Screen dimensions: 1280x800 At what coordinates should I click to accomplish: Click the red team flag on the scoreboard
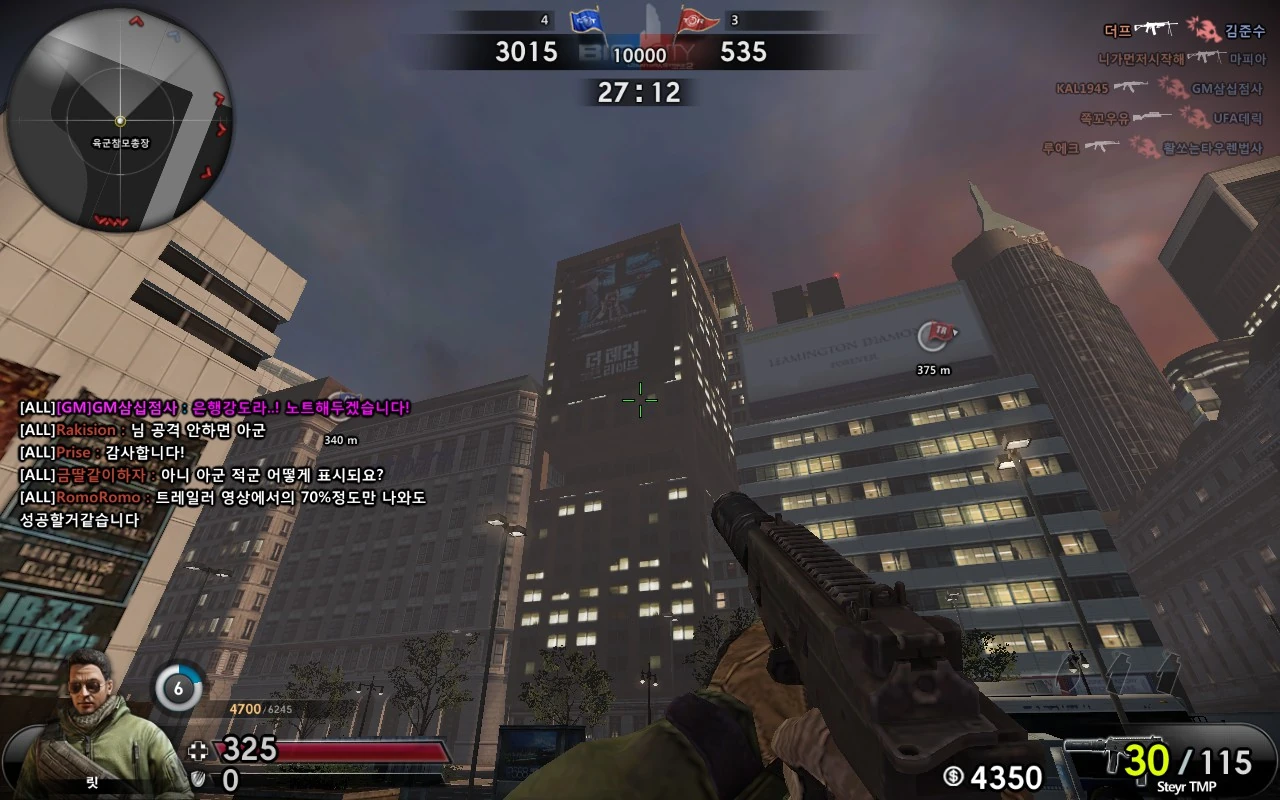point(698,18)
